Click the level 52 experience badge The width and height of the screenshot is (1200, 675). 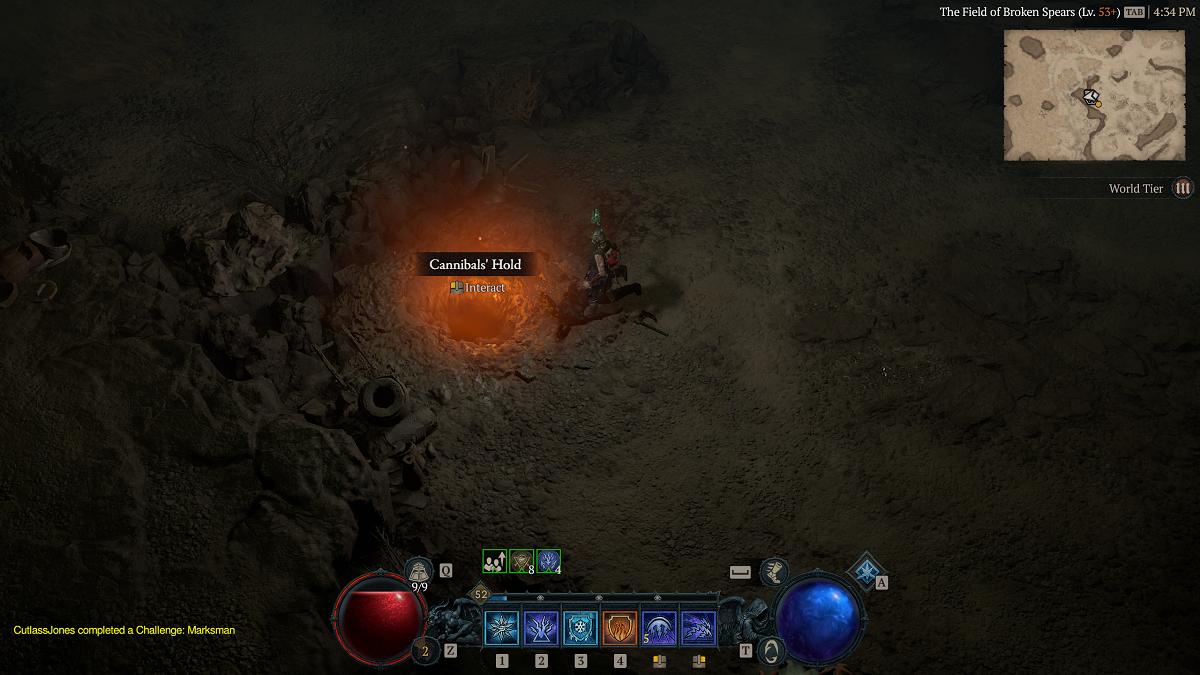click(x=480, y=594)
